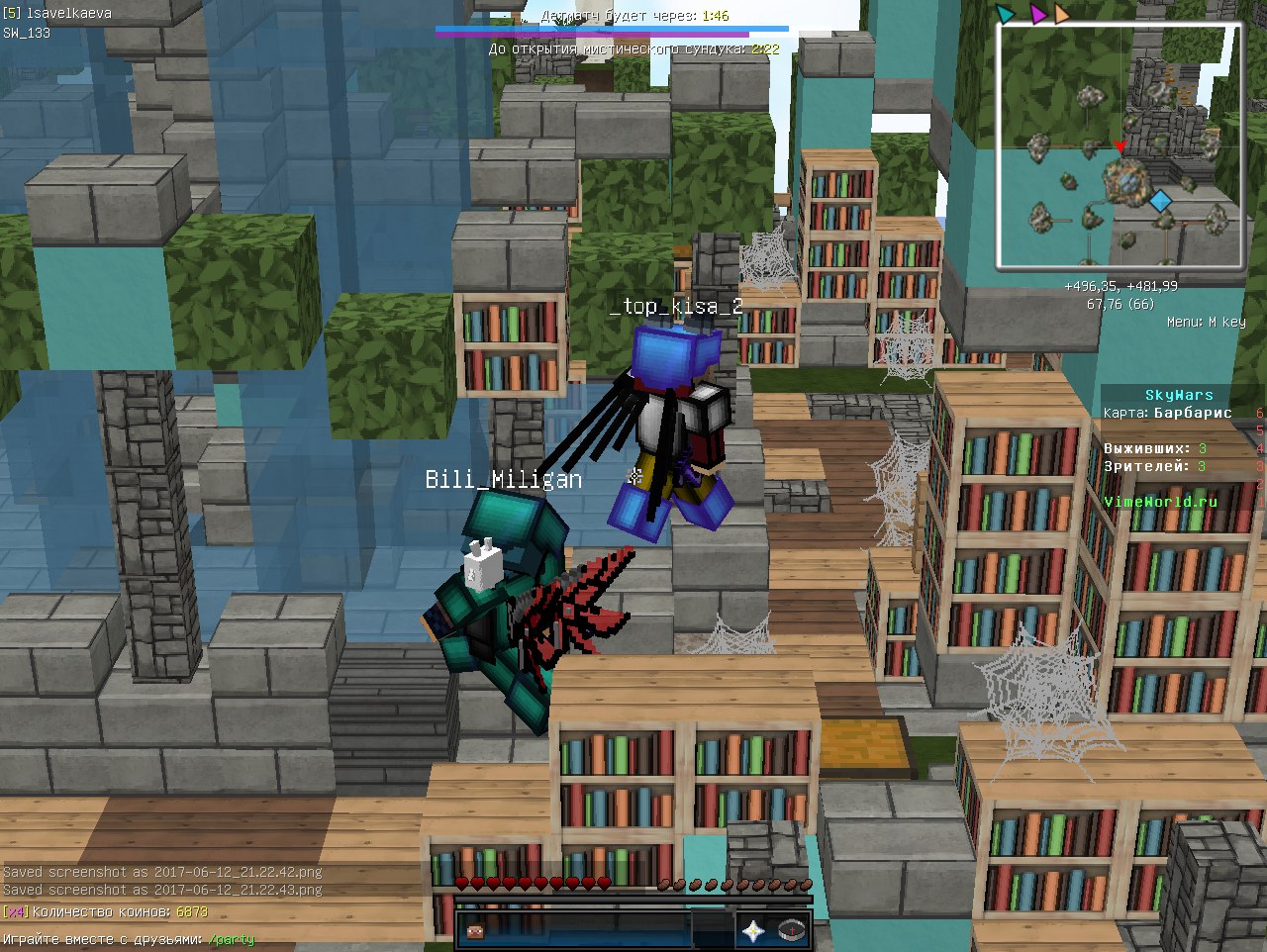The height and width of the screenshot is (952, 1267).
Task: Click the magenta arrow above the minimap
Action: [x=1037, y=14]
